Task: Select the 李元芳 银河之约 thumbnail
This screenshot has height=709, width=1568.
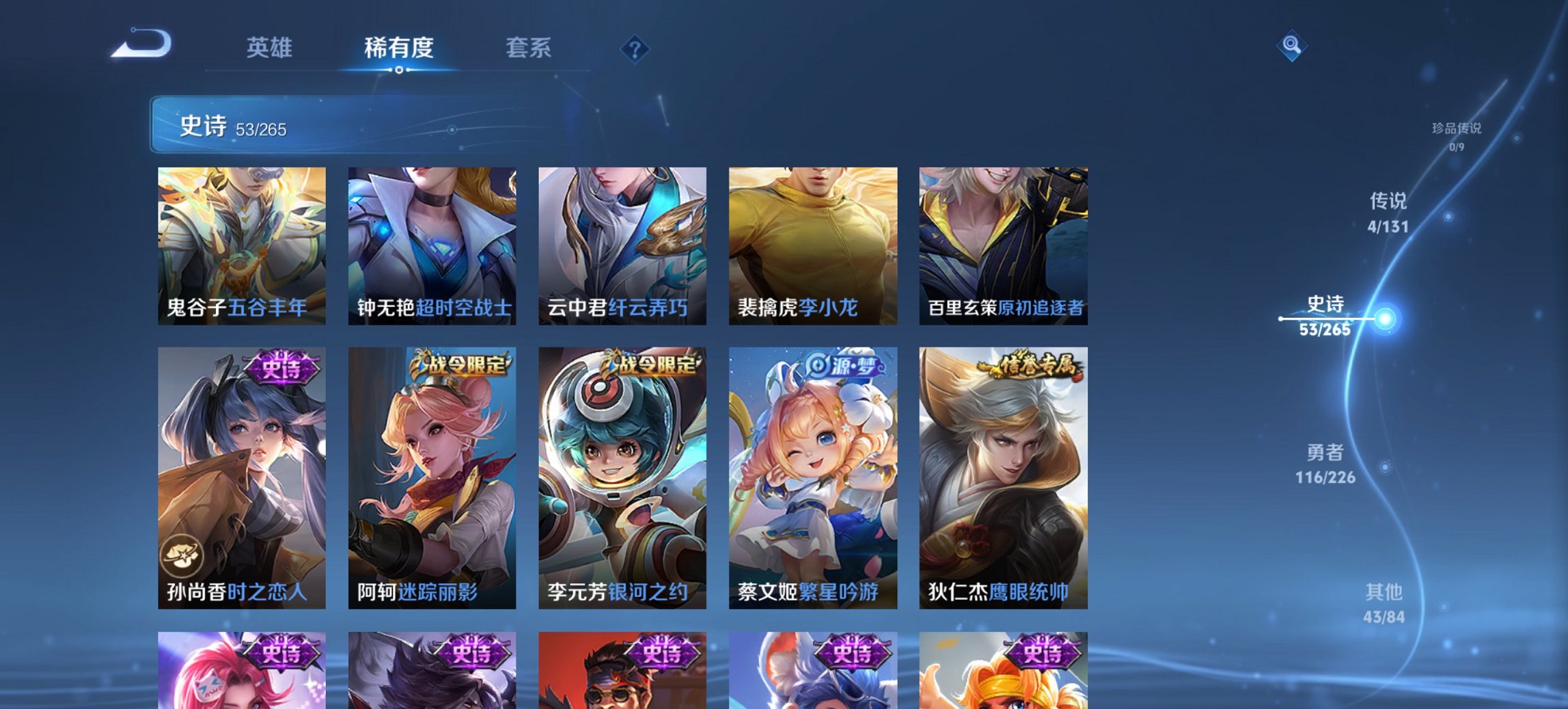Action: click(622, 479)
